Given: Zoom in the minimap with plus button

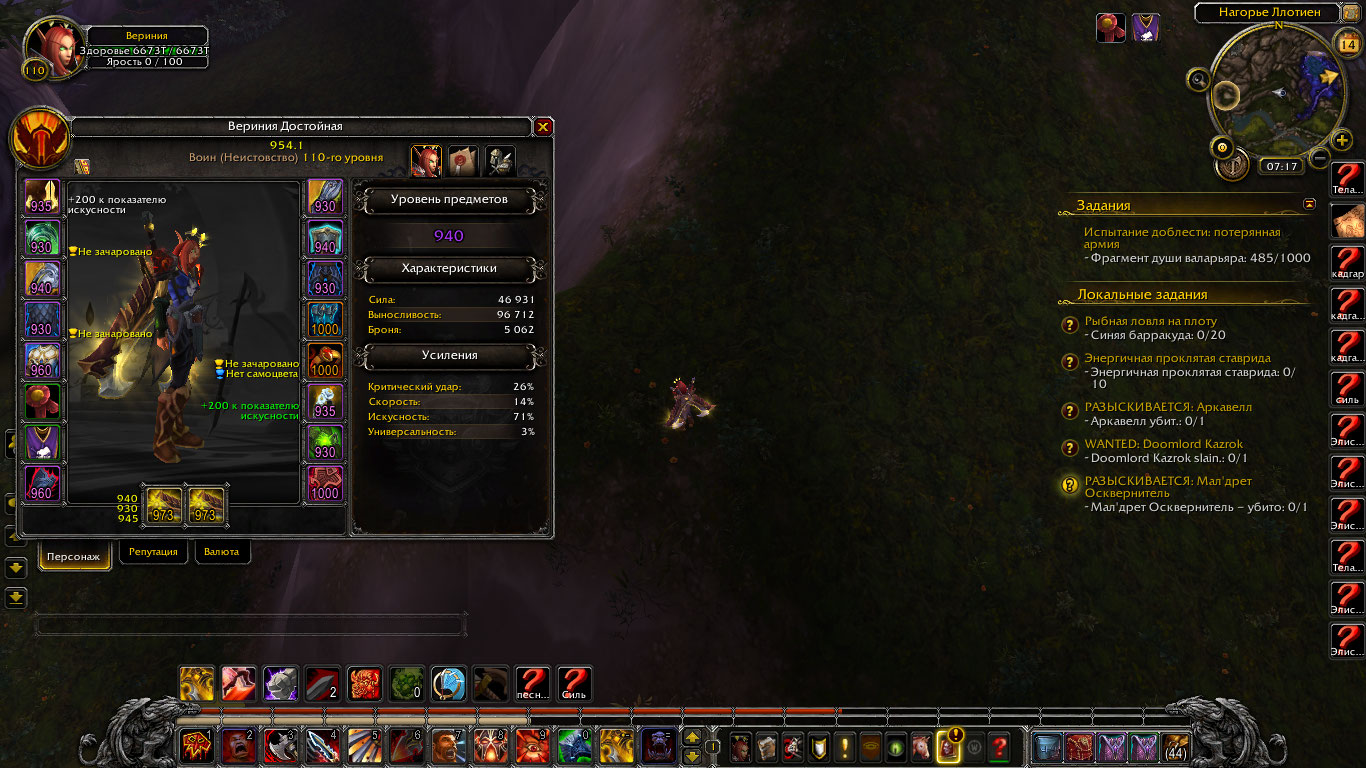Looking at the screenshot, I should pos(1342,140).
